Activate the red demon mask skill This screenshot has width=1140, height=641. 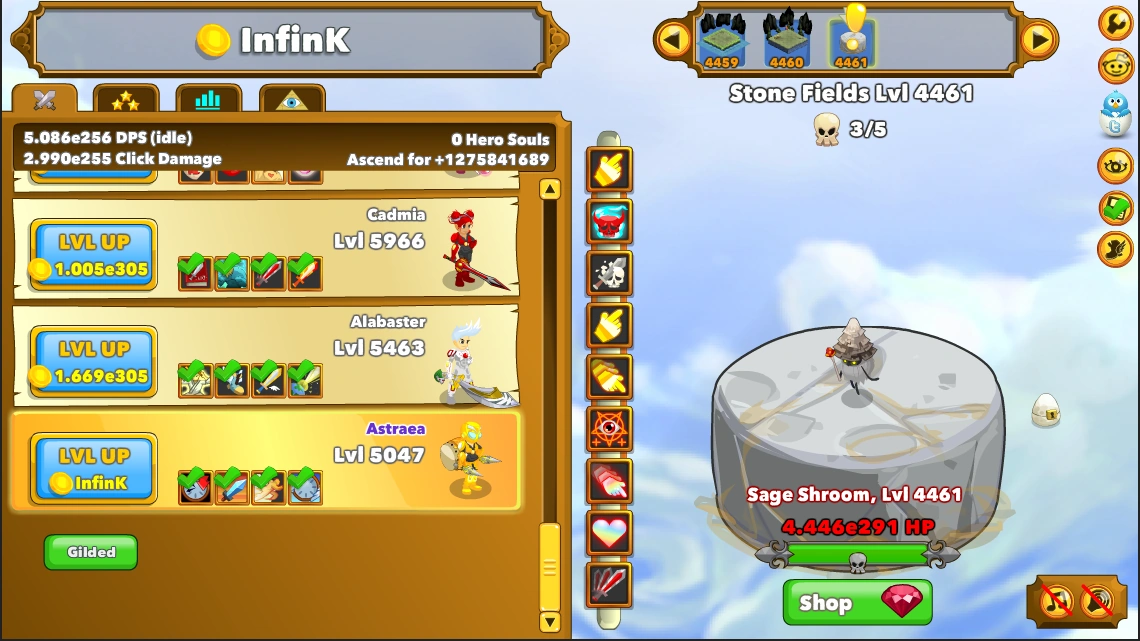pyautogui.click(x=609, y=220)
